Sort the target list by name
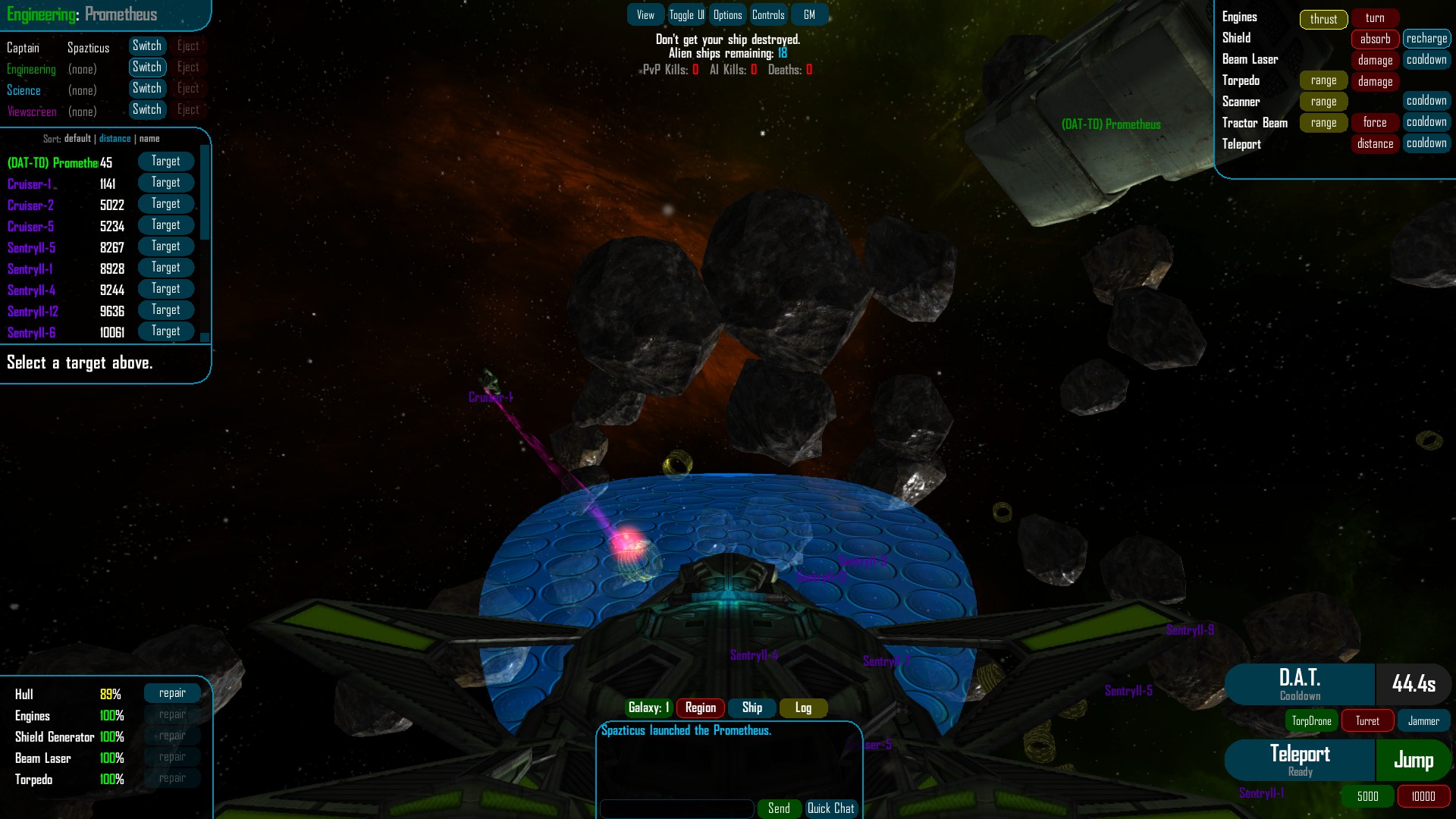 click(150, 139)
